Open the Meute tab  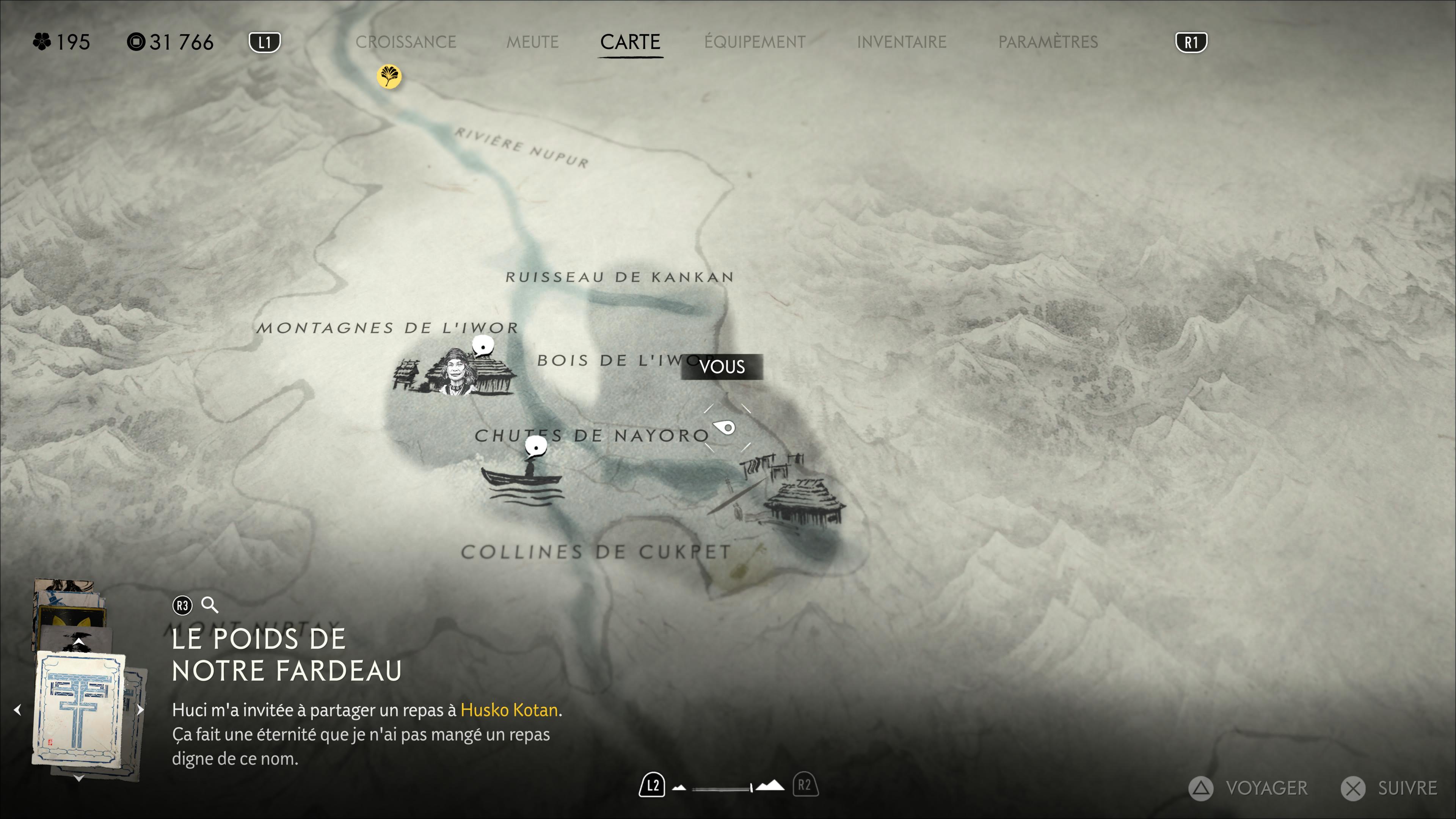point(532,42)
